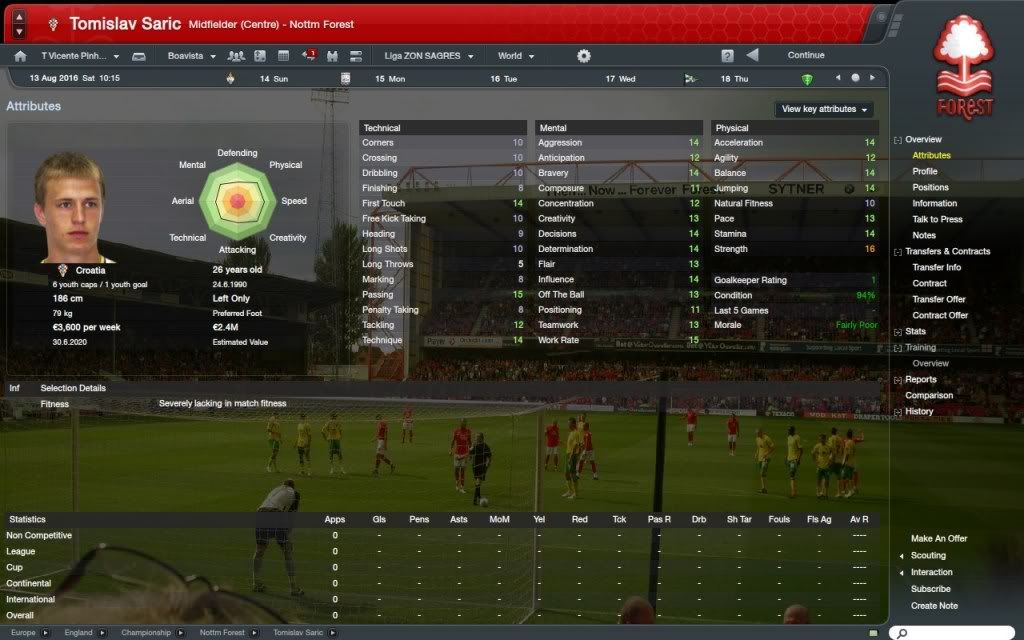Viewport: 1024px width, 640px height.
Task: View the player's History
Action: tap(919, 412)
